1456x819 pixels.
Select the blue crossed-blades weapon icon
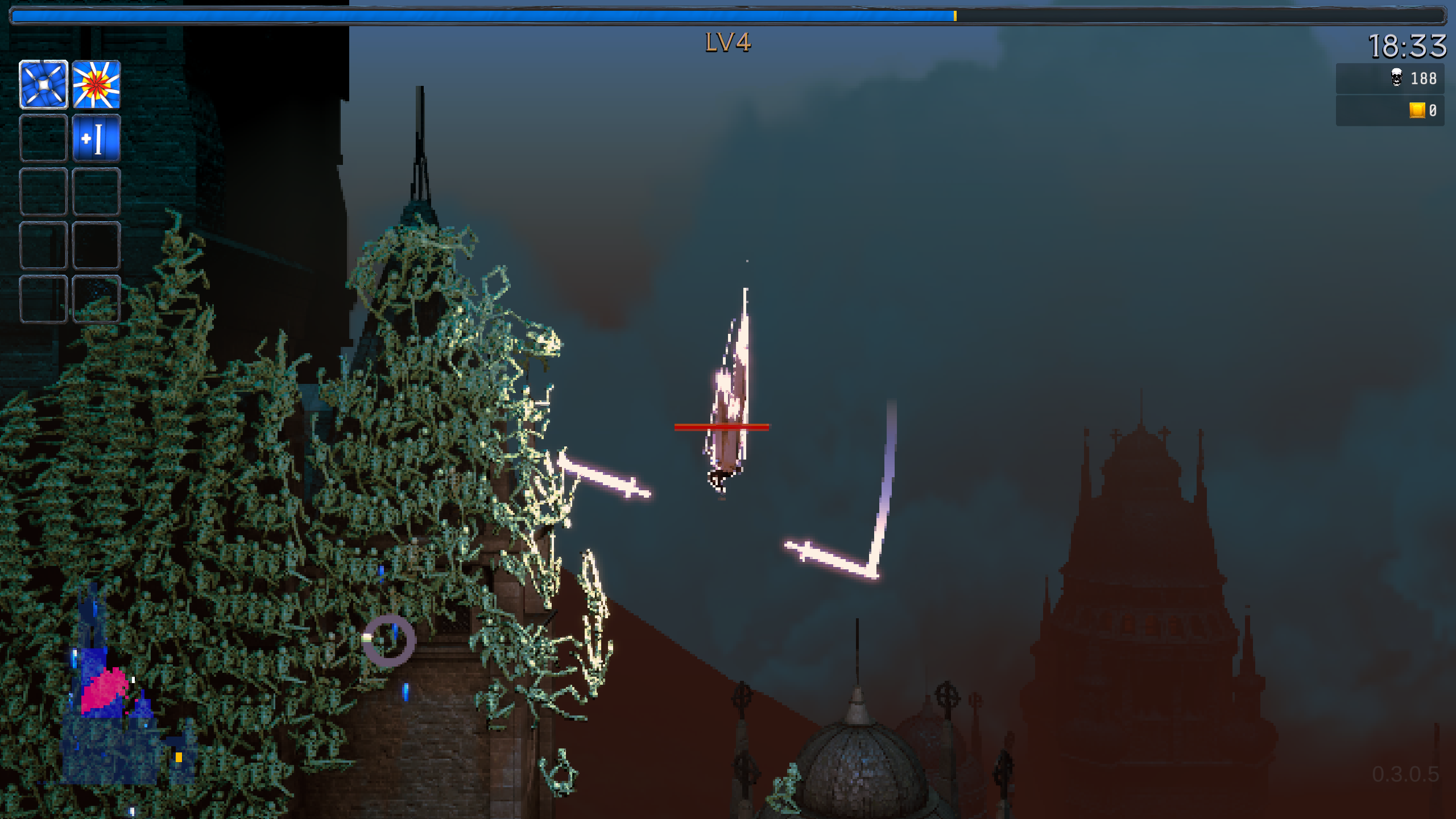pyautogui.click(x=44, y=85)
